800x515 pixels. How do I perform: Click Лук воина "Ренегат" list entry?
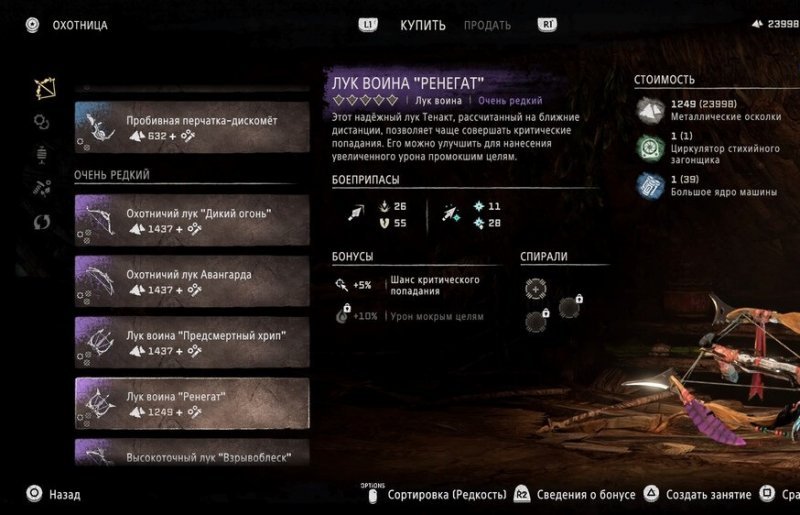191,404
